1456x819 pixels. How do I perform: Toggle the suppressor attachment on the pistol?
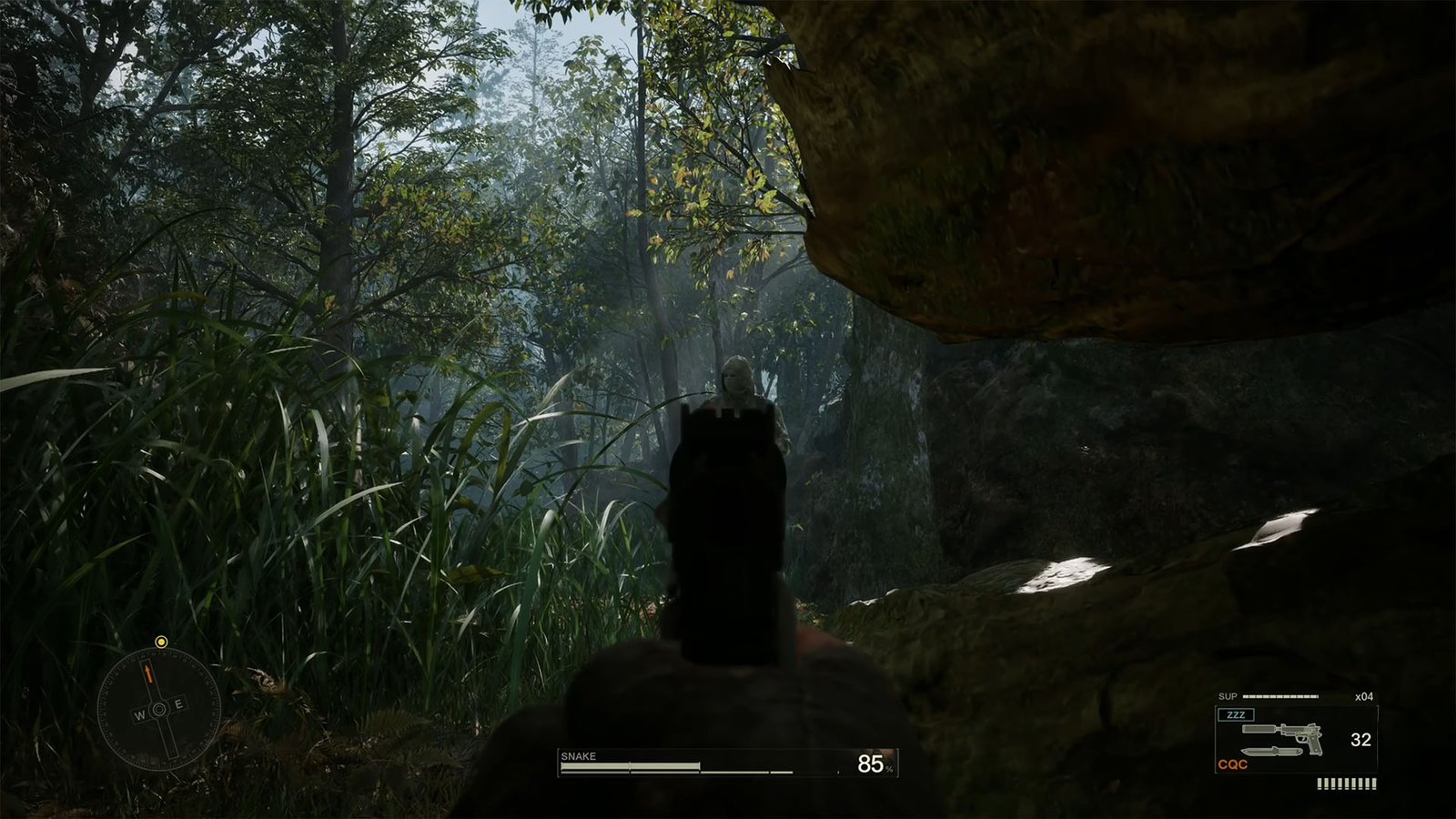point(1259,729)
